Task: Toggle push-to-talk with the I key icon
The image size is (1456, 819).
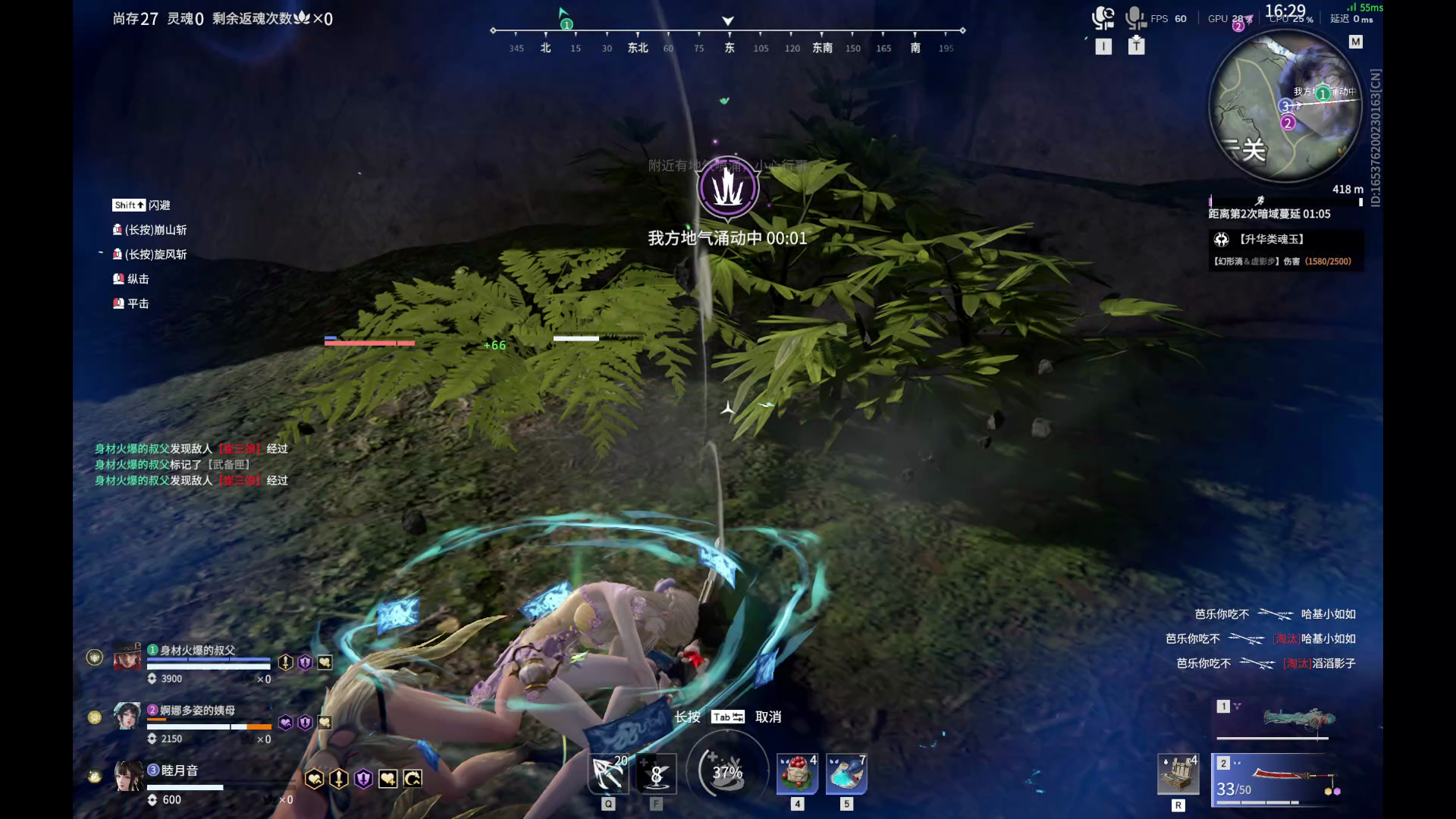Action: click(x=1103, y=46)
